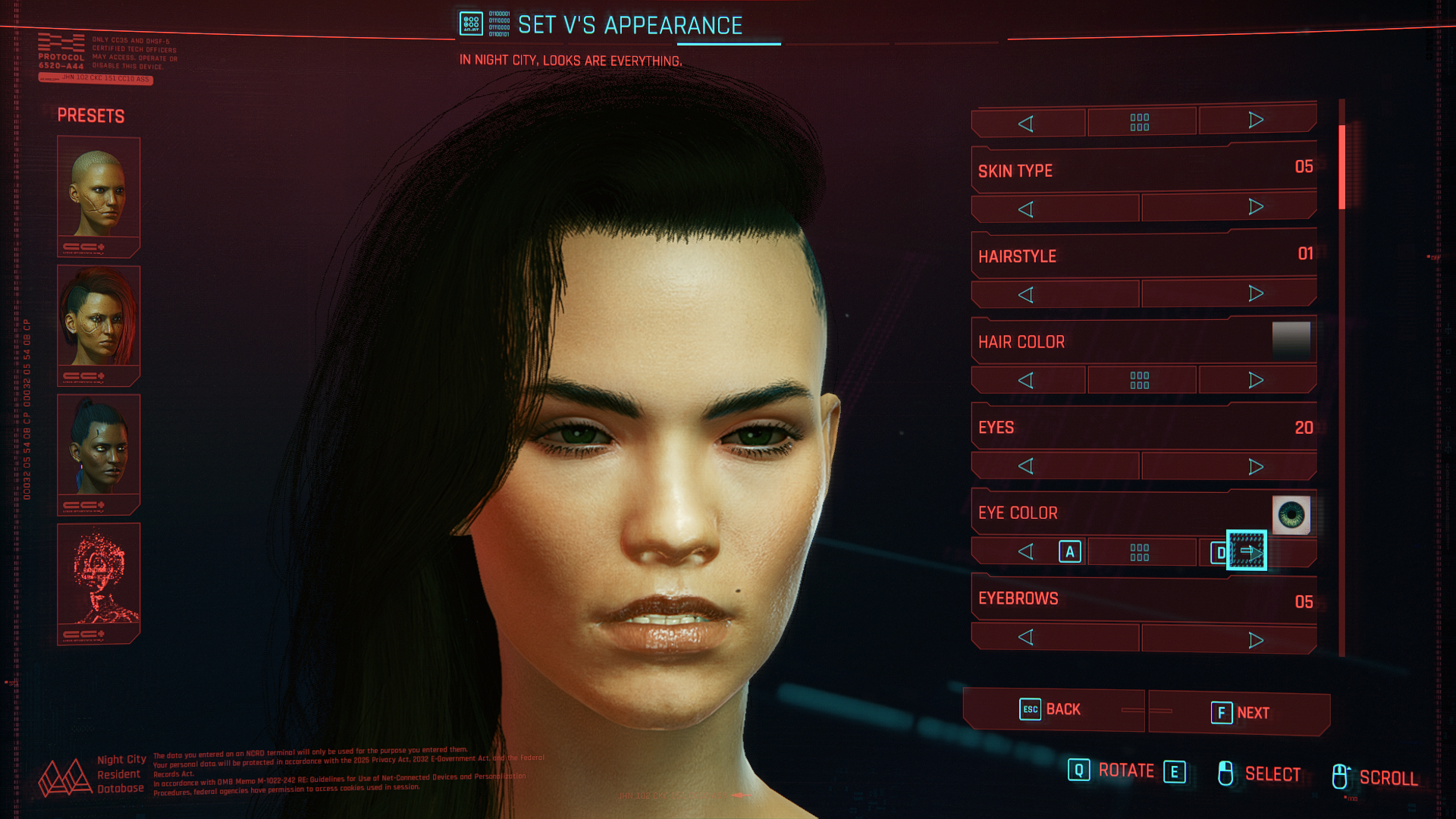The image size is (1456, 819).
Task: Cycle to next Hair Color
Action: tap(1256, 380)
